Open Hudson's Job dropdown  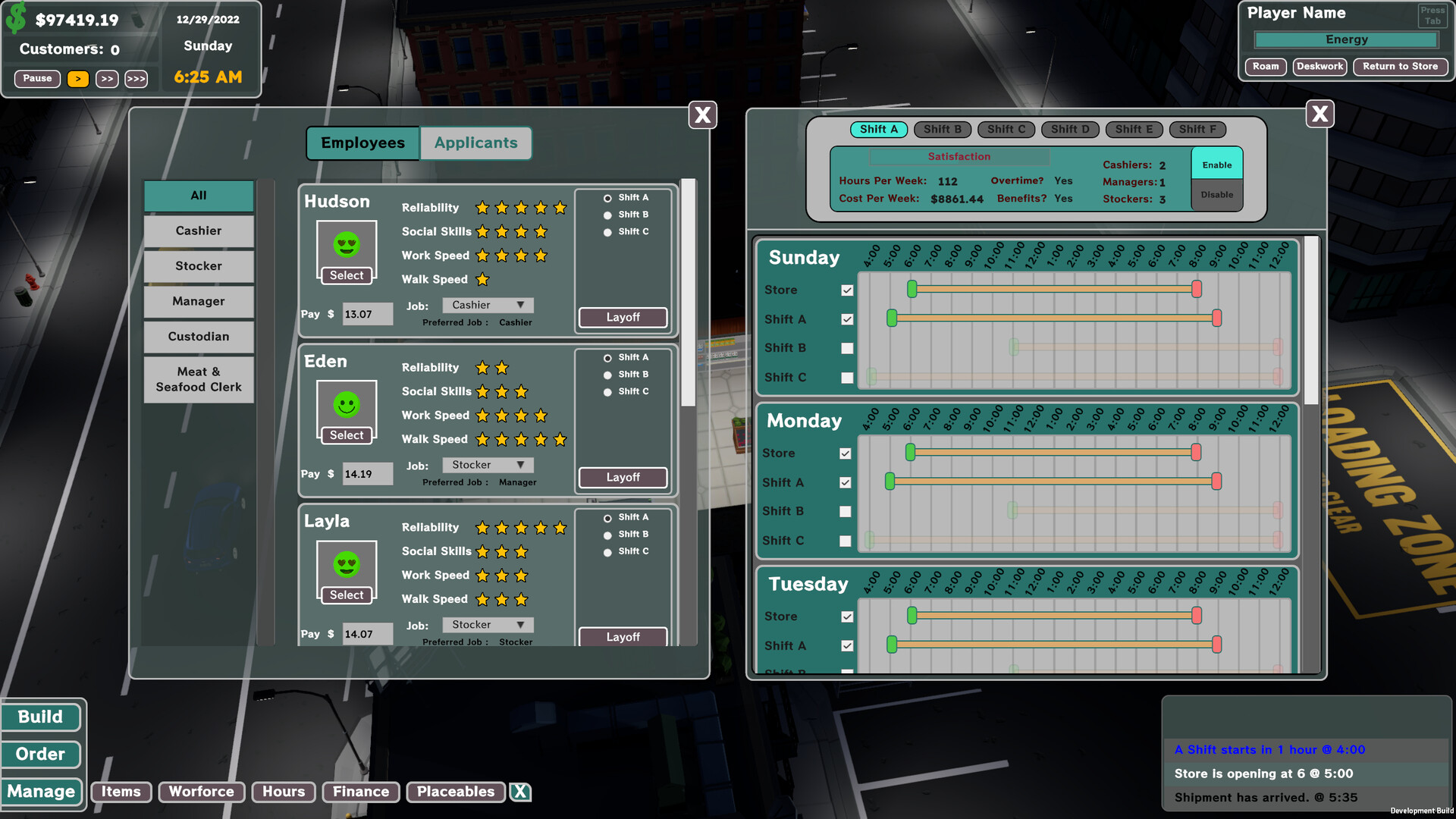[x=487, y=304]
